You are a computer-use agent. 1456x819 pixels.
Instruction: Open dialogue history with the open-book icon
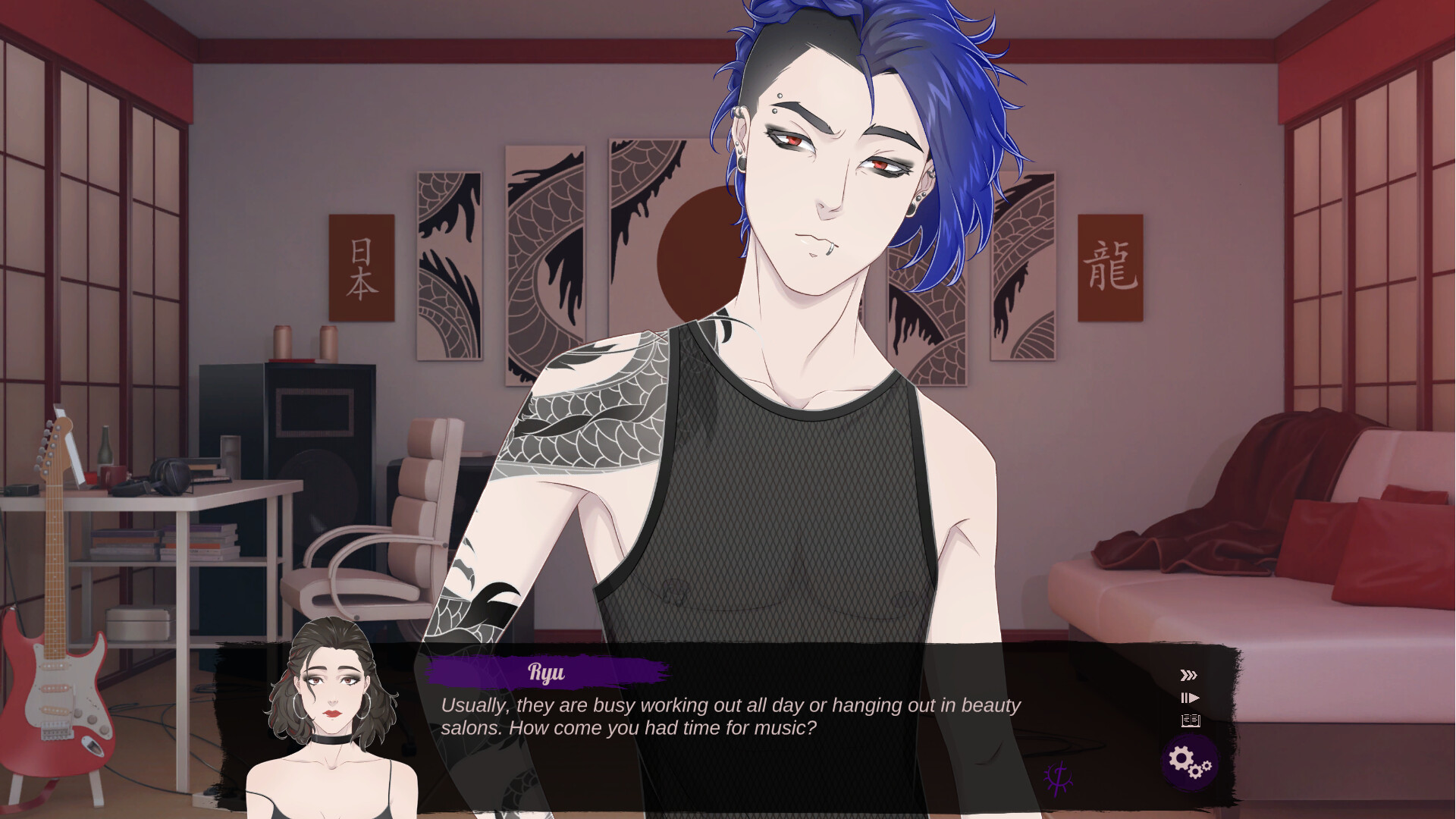(x=1191, y=720)
